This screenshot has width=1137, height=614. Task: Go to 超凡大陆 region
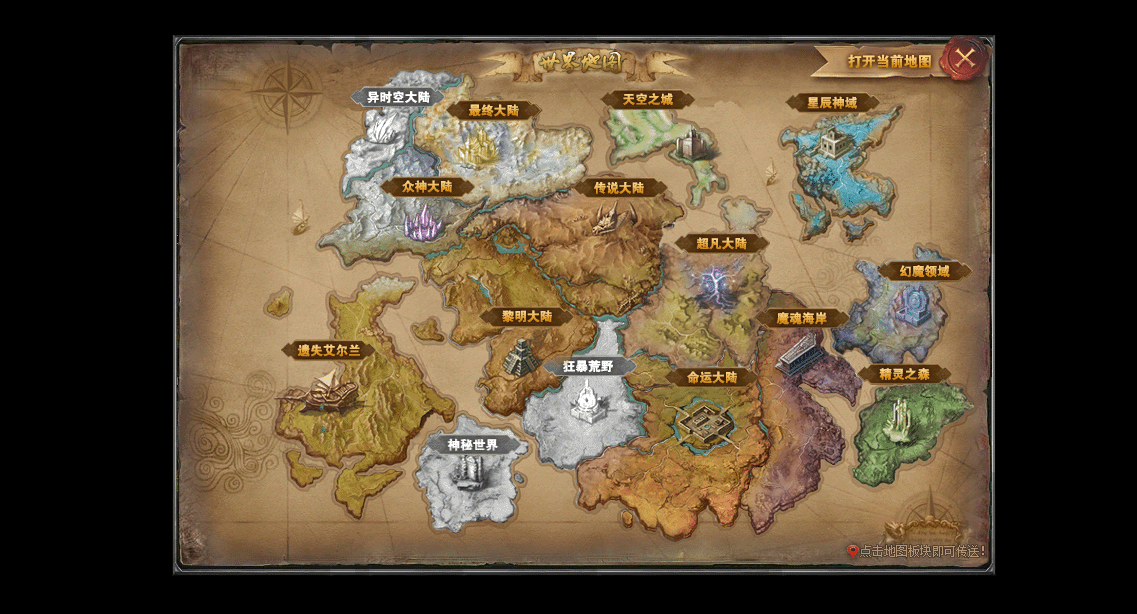click(721, 243)
